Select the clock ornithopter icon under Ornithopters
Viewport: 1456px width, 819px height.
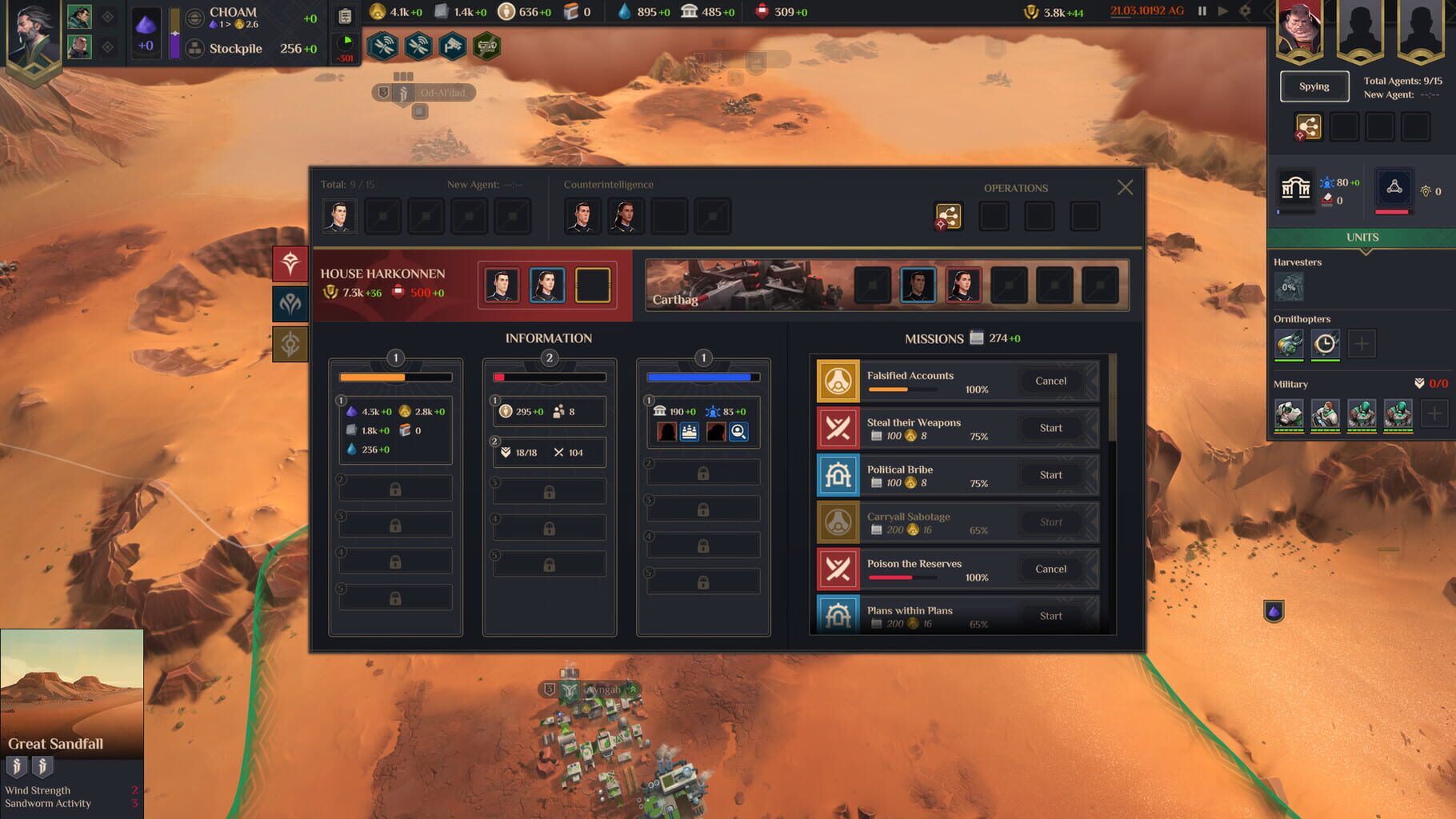pyautogui.click(x=1324, y=343)
